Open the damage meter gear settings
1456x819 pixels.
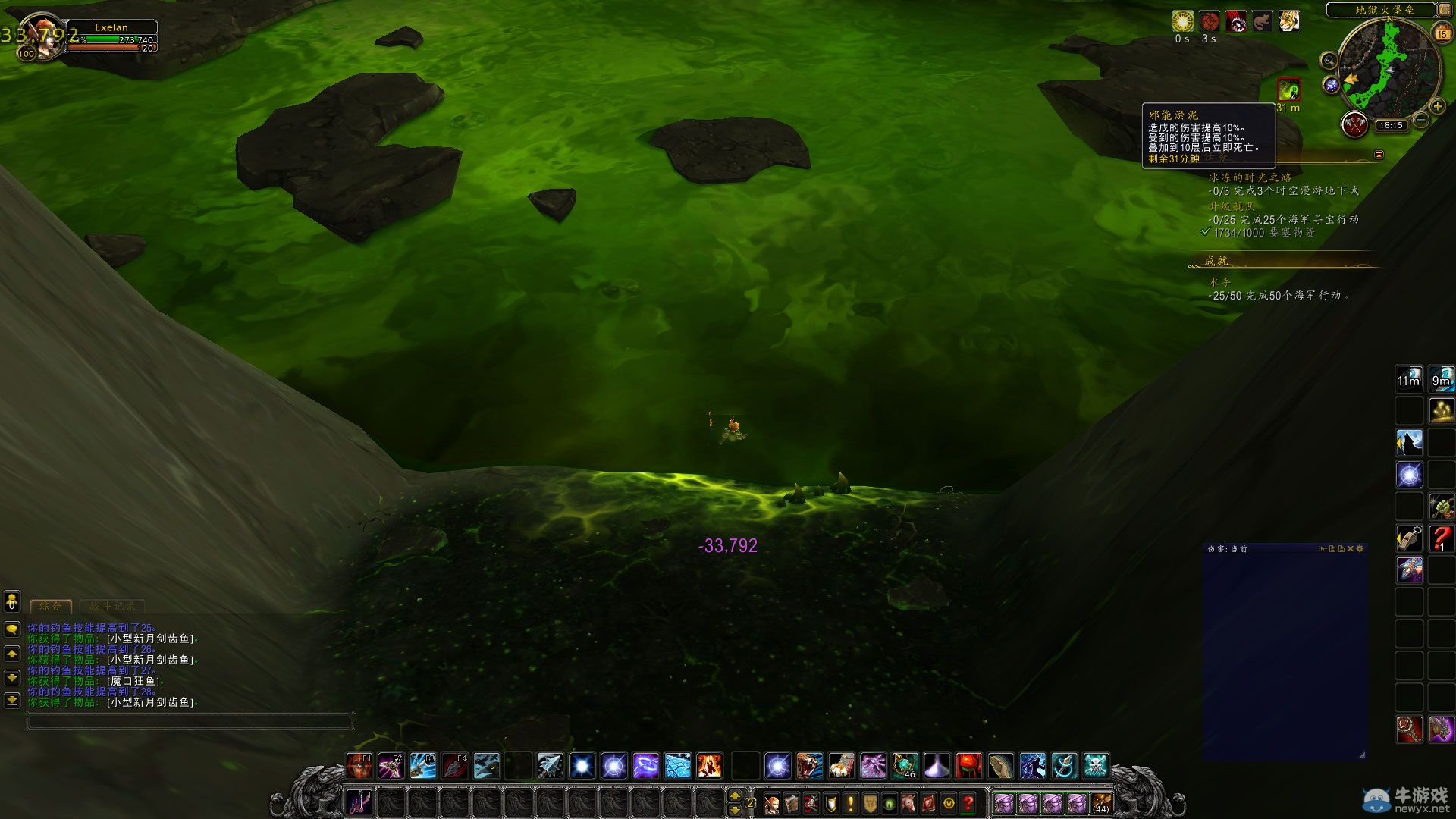coord(1360,548)
